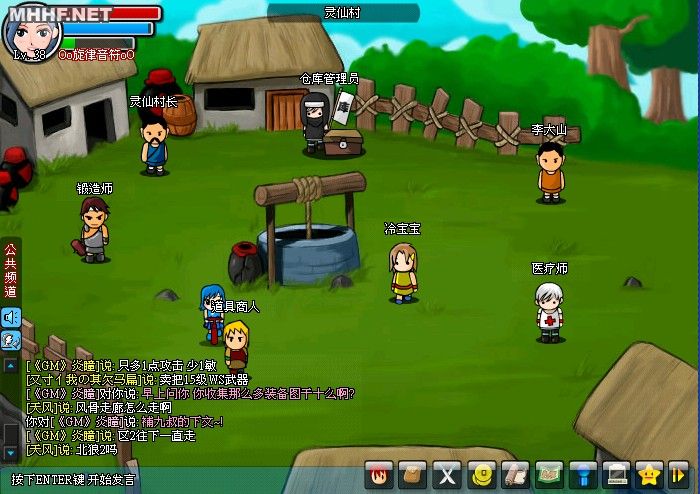Click the blue figure friends icon

[582, 474]
